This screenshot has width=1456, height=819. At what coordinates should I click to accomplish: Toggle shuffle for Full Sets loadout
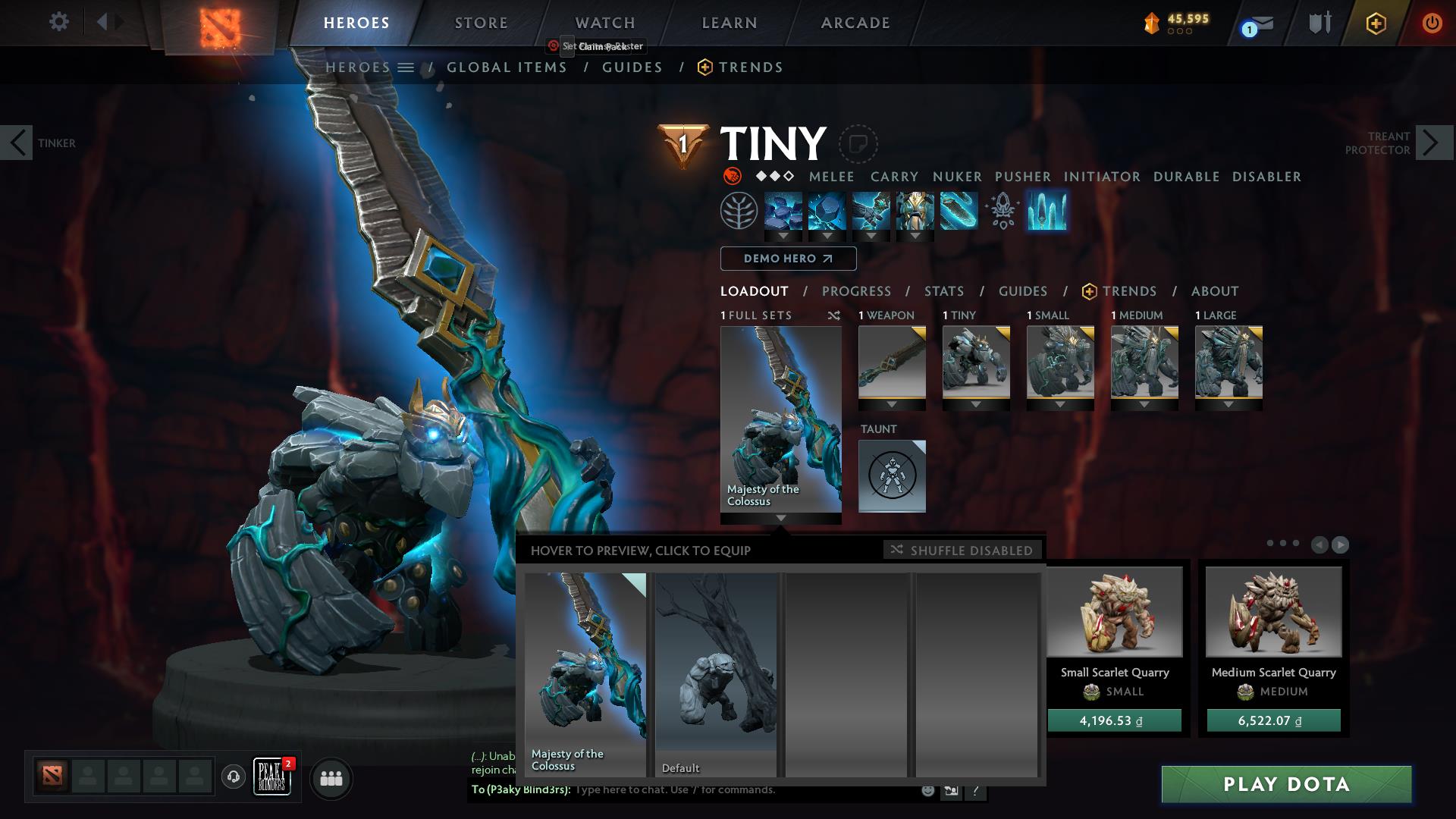tap(834, 315)
